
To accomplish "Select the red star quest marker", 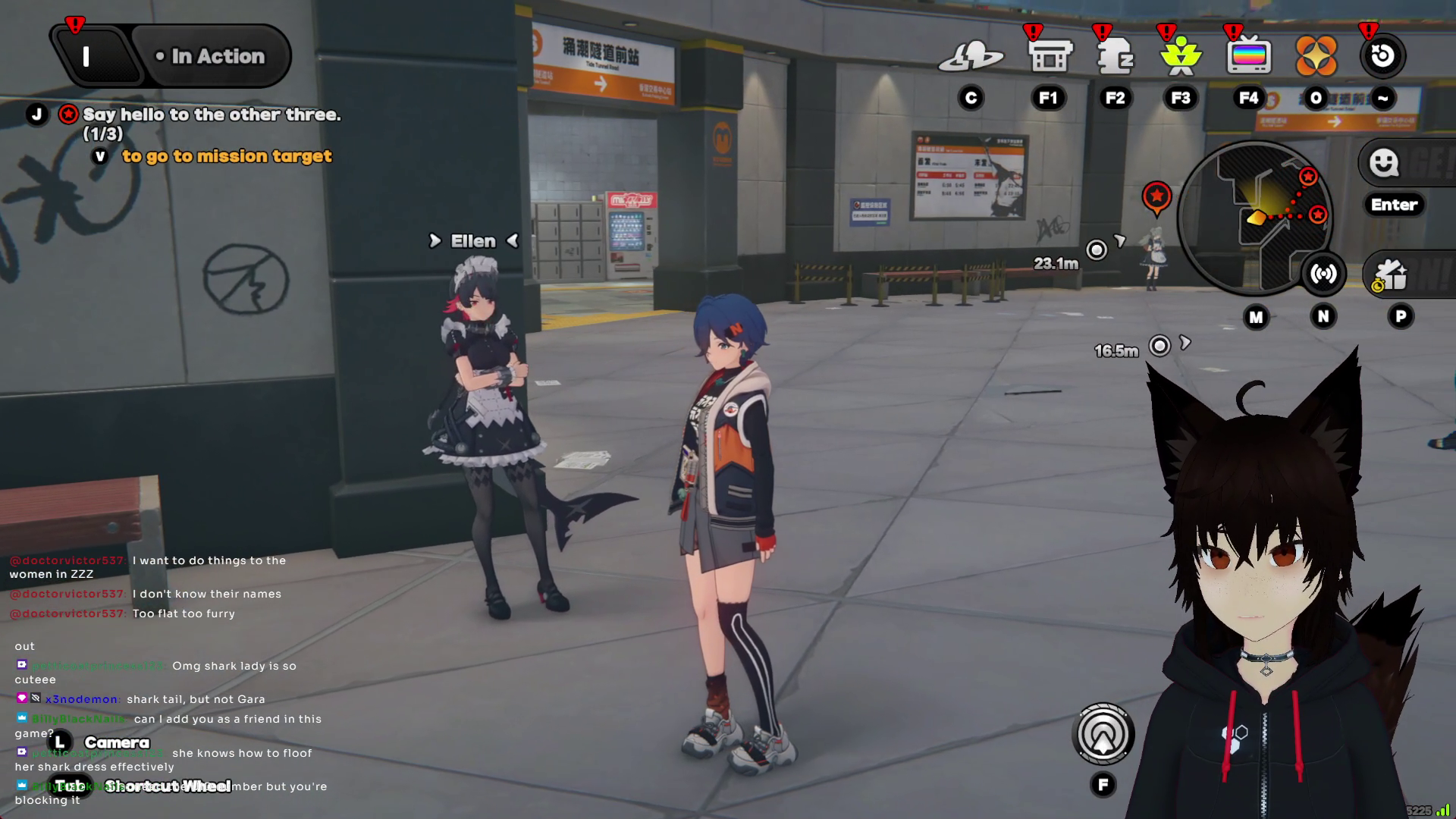I will tap(1156, 197).
